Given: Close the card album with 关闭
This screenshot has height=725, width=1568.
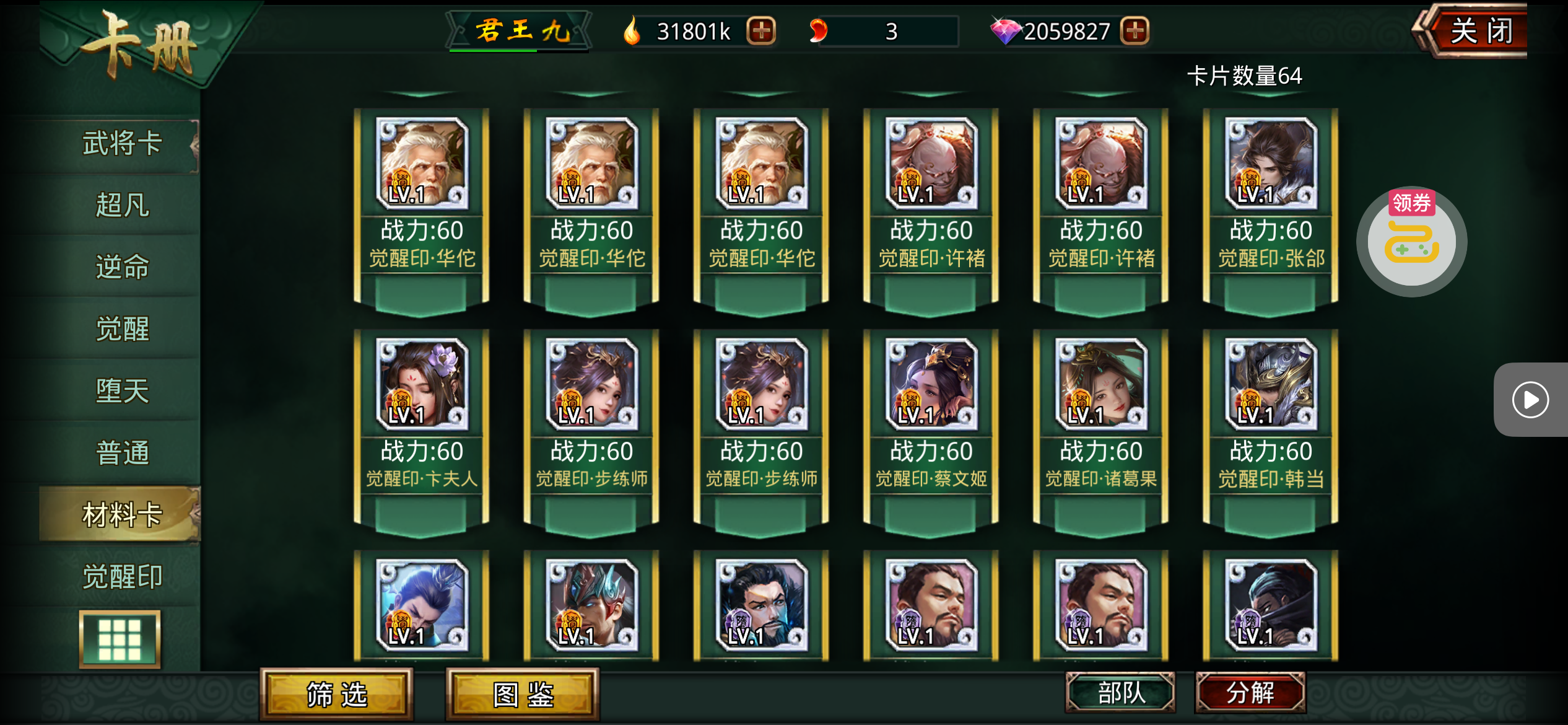Looking at the screenshot, I should click(x=1479, y=31).
